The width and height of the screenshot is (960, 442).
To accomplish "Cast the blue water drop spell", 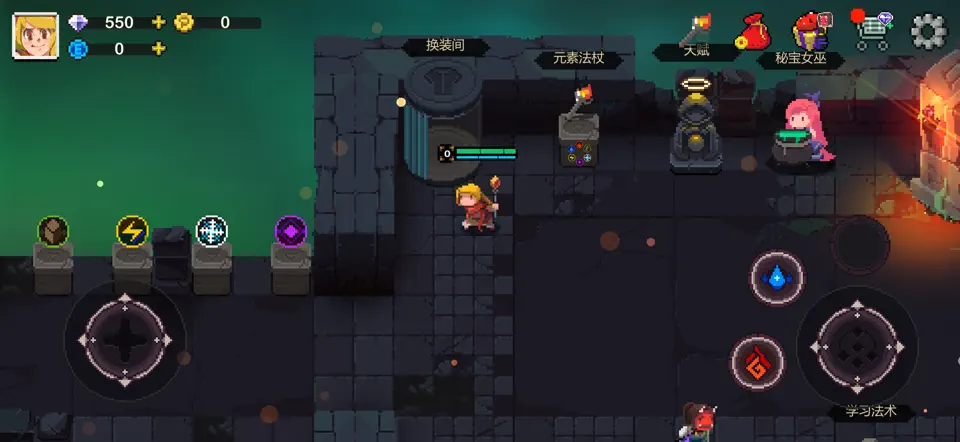I will point(777,277).
